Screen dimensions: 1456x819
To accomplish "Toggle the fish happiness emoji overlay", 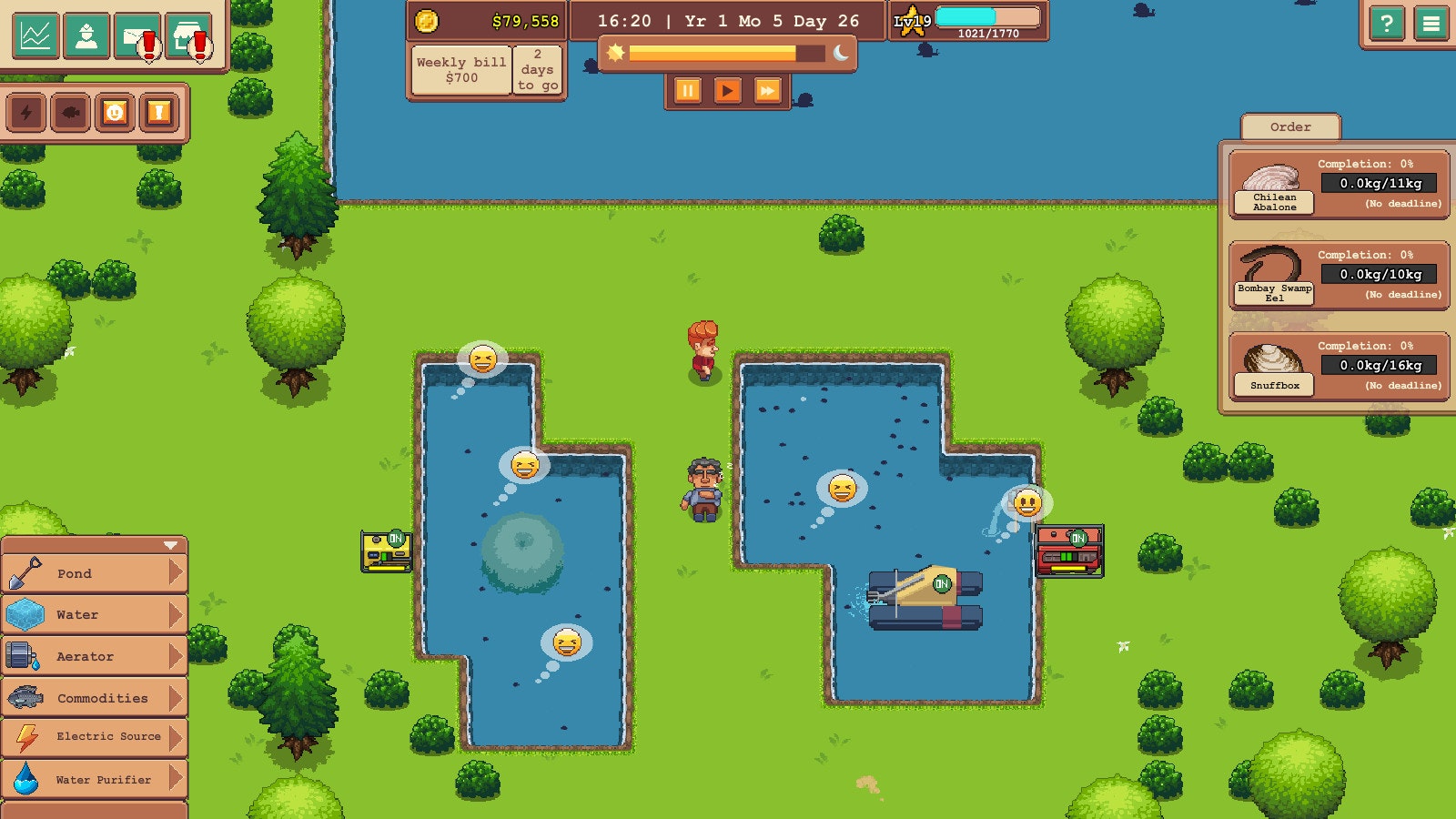I will pyautogui.click(x=114, y=114).
